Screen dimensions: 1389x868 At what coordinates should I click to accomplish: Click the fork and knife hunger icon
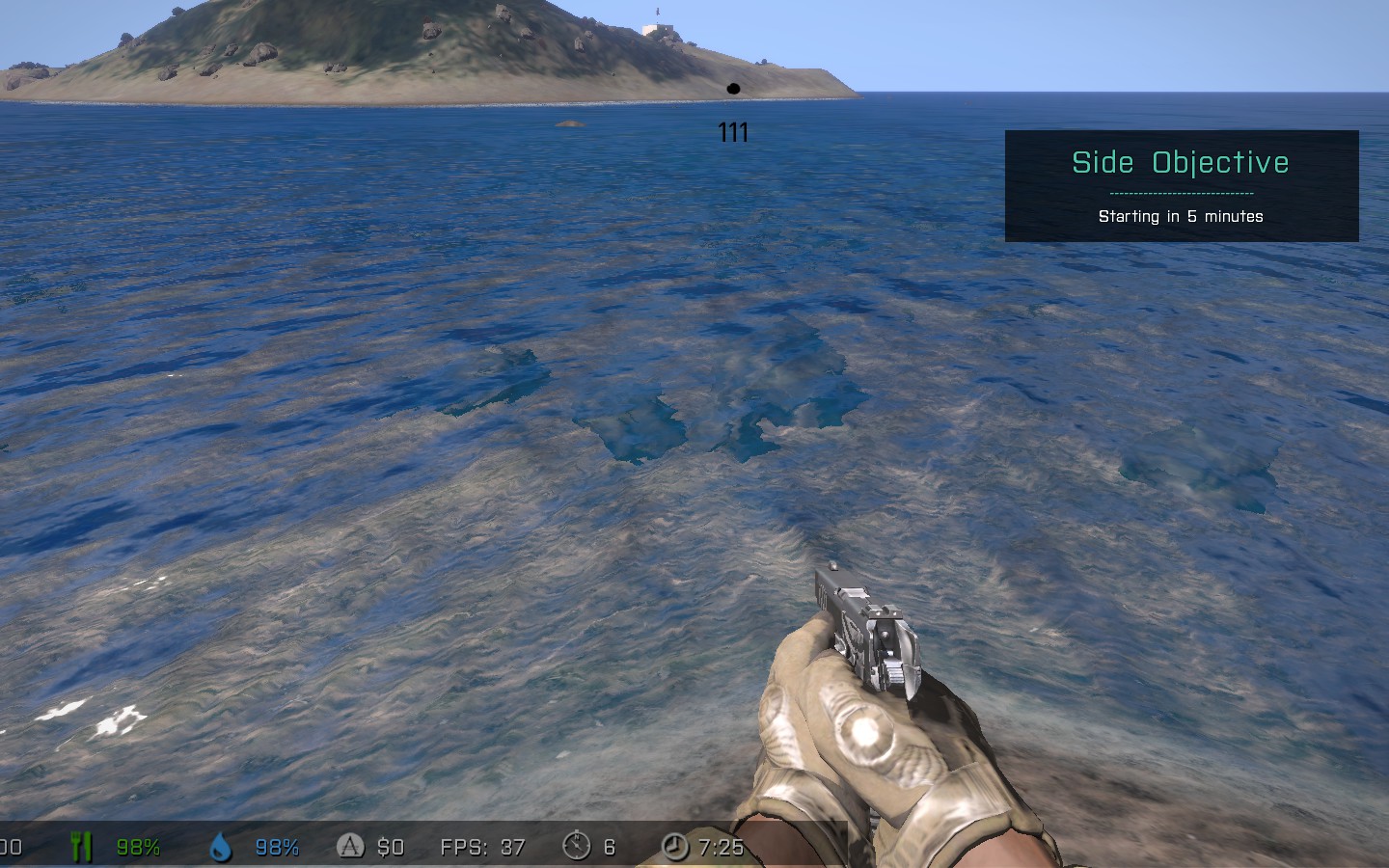coord(81,847)
